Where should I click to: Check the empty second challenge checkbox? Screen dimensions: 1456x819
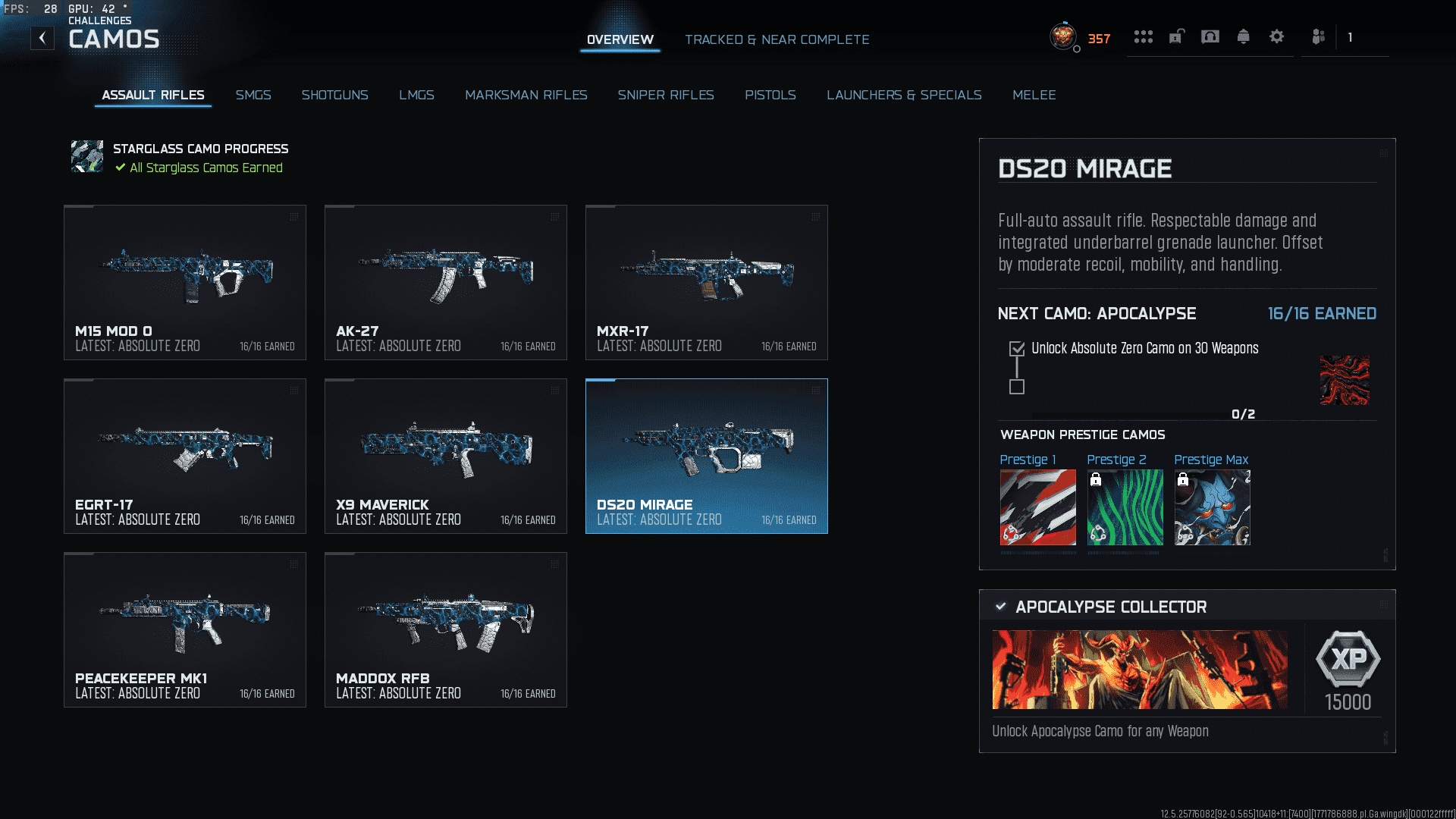(x=1016, y=388)
